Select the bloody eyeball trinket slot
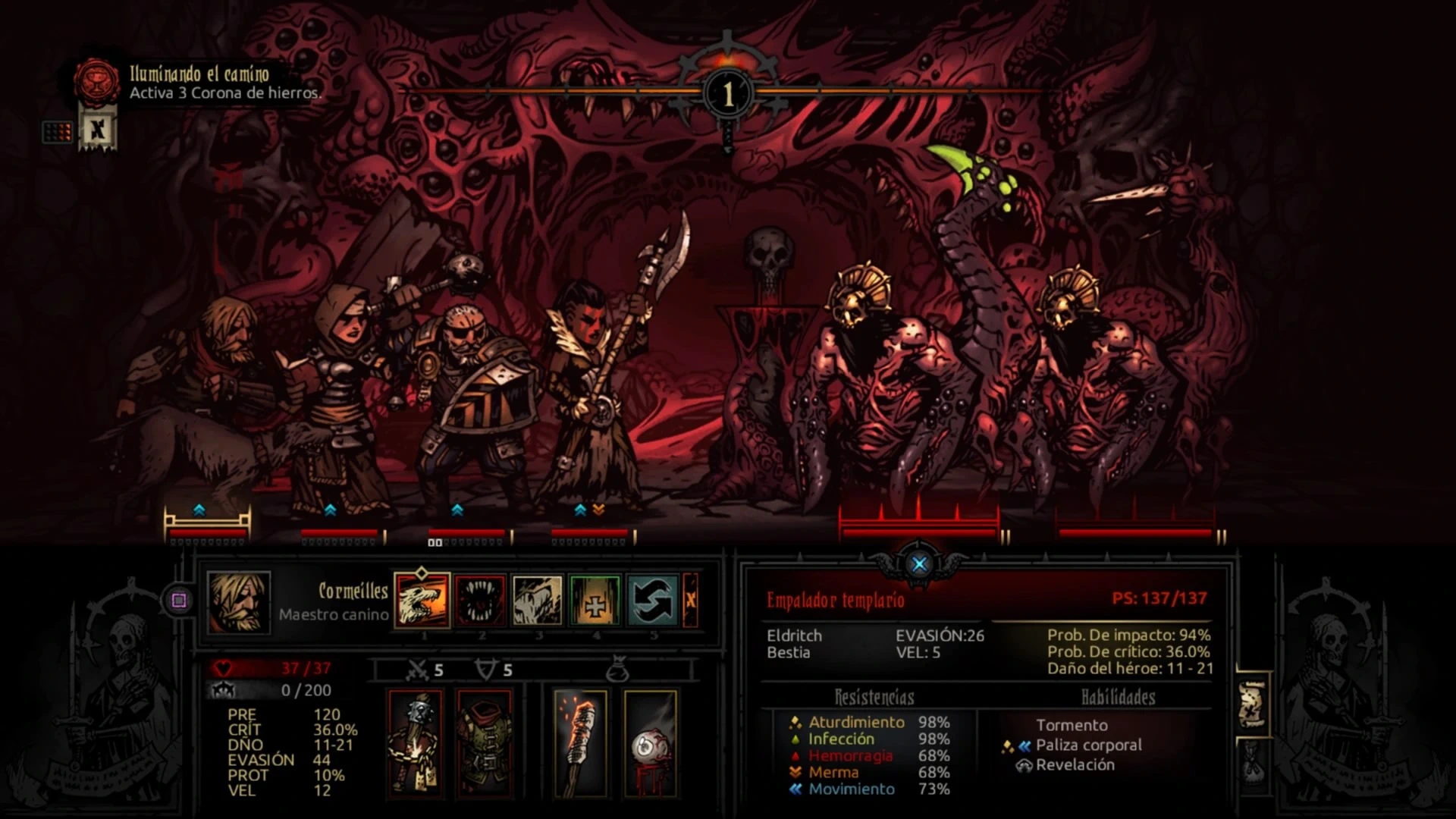 [x=650, y=743]
